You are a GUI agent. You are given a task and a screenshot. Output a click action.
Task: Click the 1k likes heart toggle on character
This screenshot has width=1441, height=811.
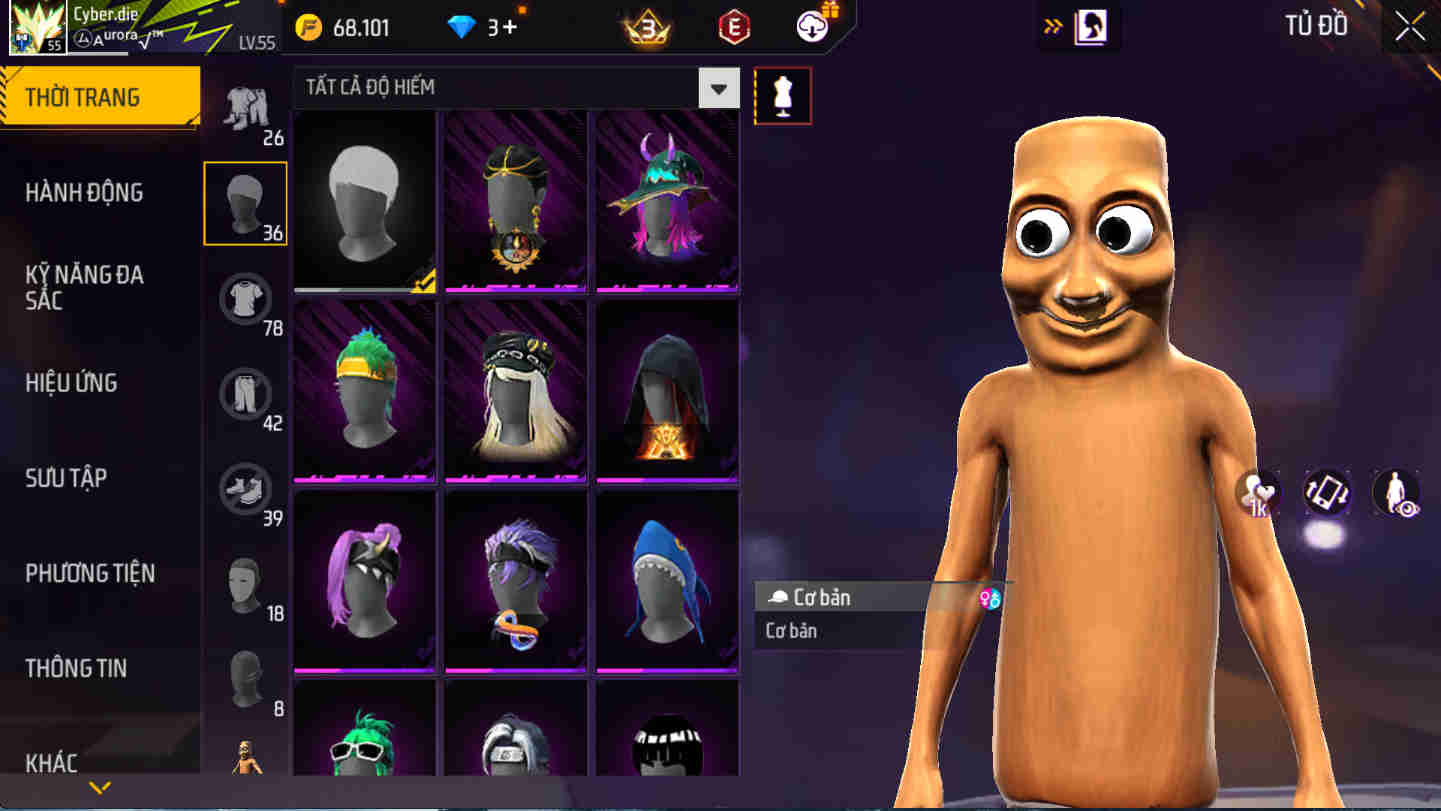(x=1258, y=492)
